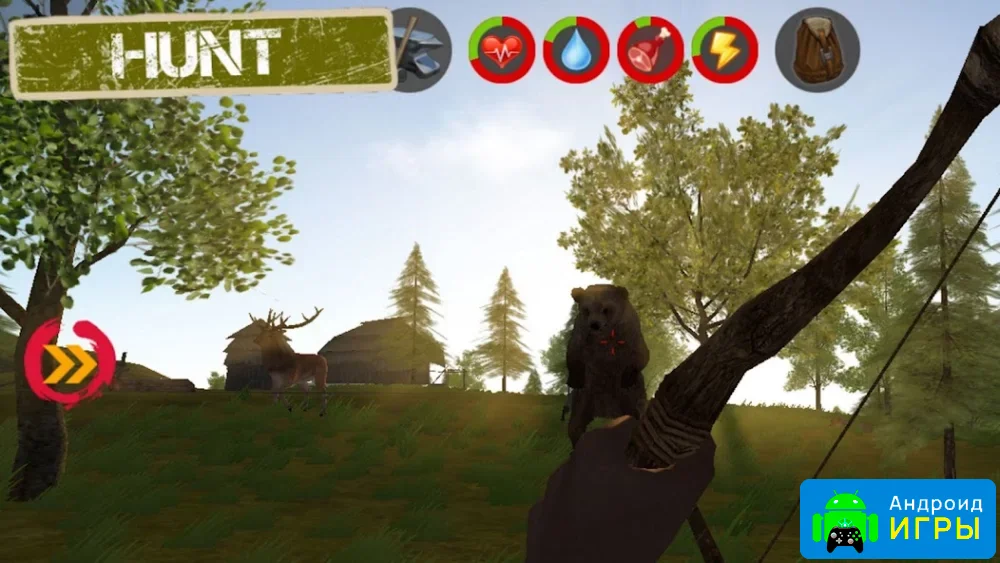
Task: Open the backpack inventory
Action: (817, 50)
